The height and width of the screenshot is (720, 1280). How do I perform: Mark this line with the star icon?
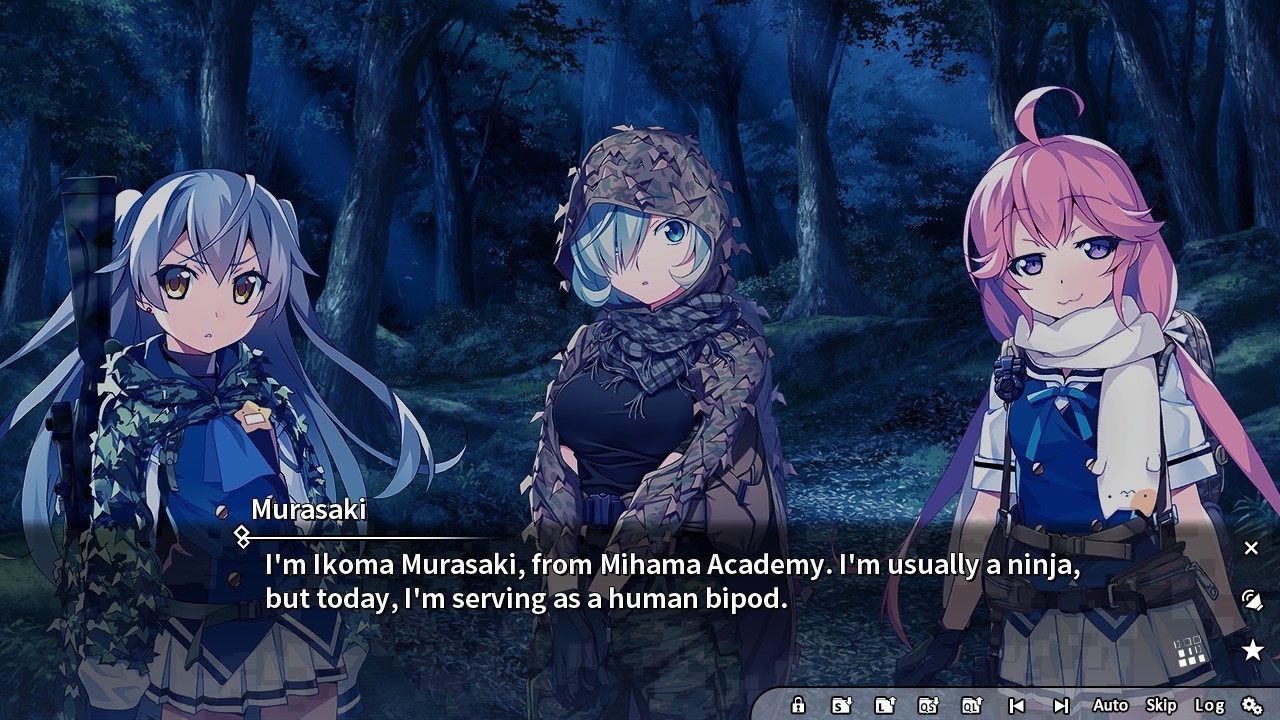click(1252, 651)
